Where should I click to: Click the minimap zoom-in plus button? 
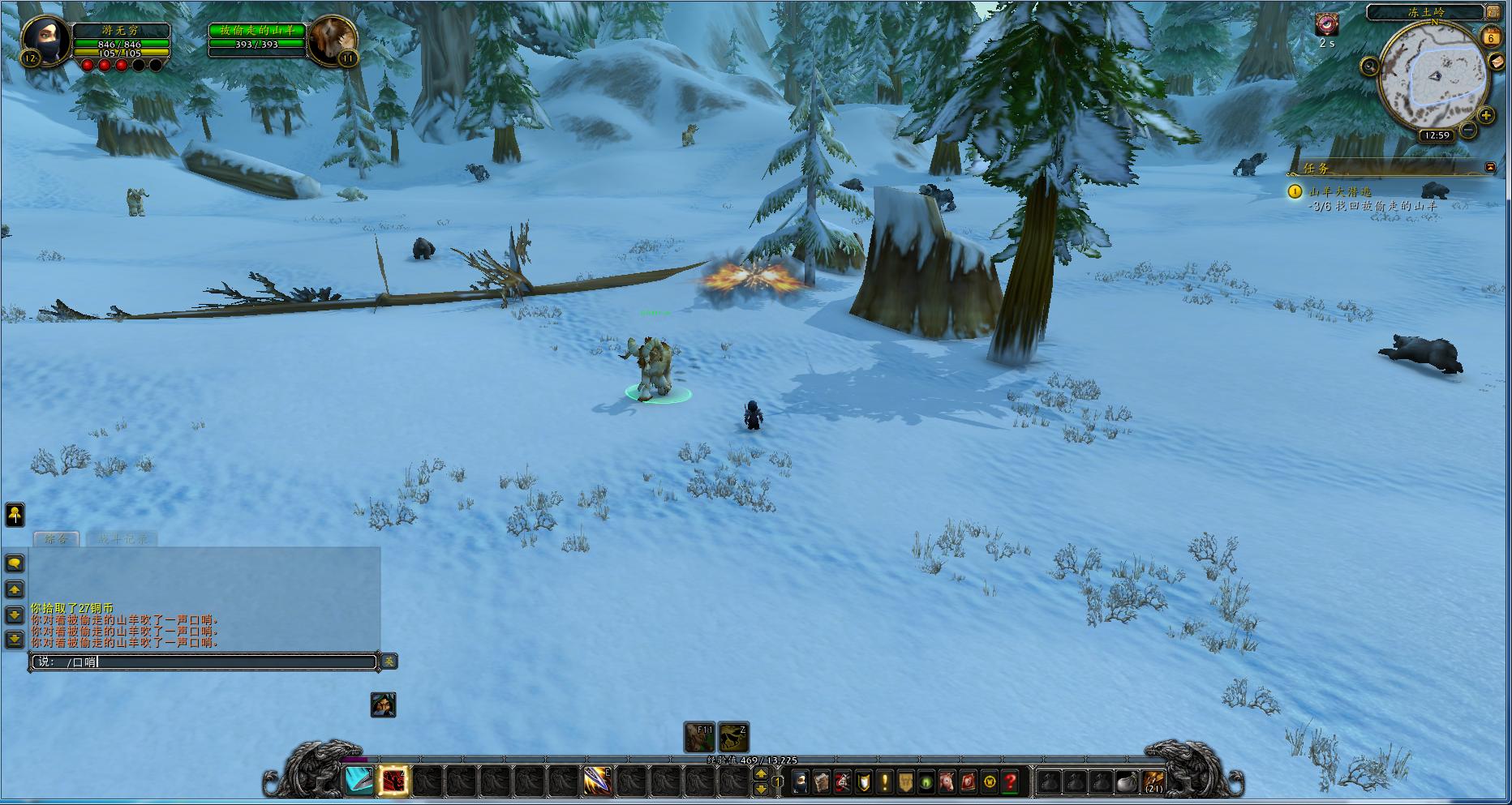(1486, 115)
